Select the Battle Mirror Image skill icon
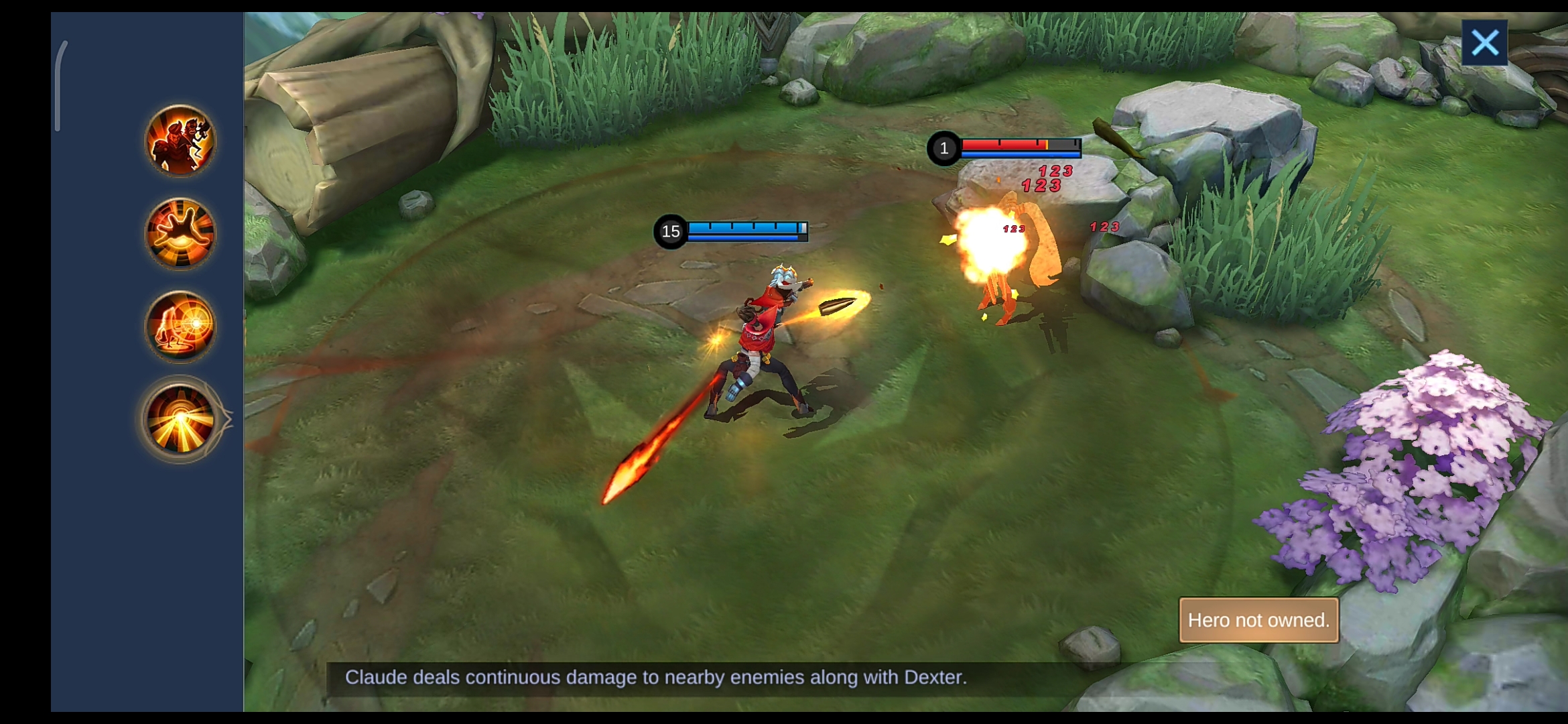Viewport: 1568px width, 724px height. (180, 327)
